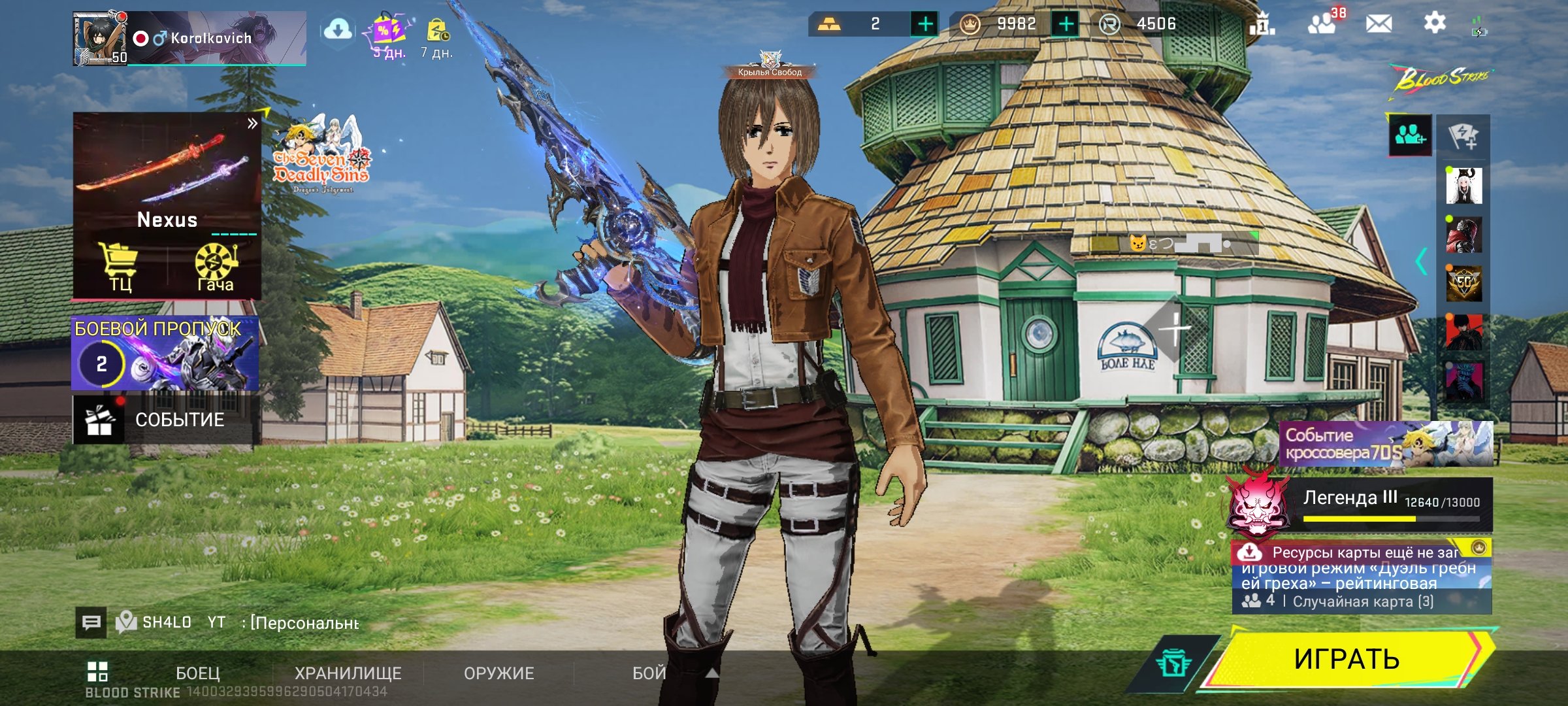Open the friends list with 38 notifications
This screenshot has height=706, width=1568.
1322,24
